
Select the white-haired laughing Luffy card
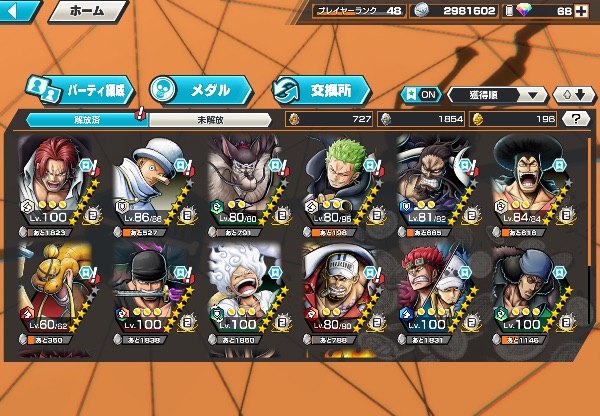(x=248, y=295)
